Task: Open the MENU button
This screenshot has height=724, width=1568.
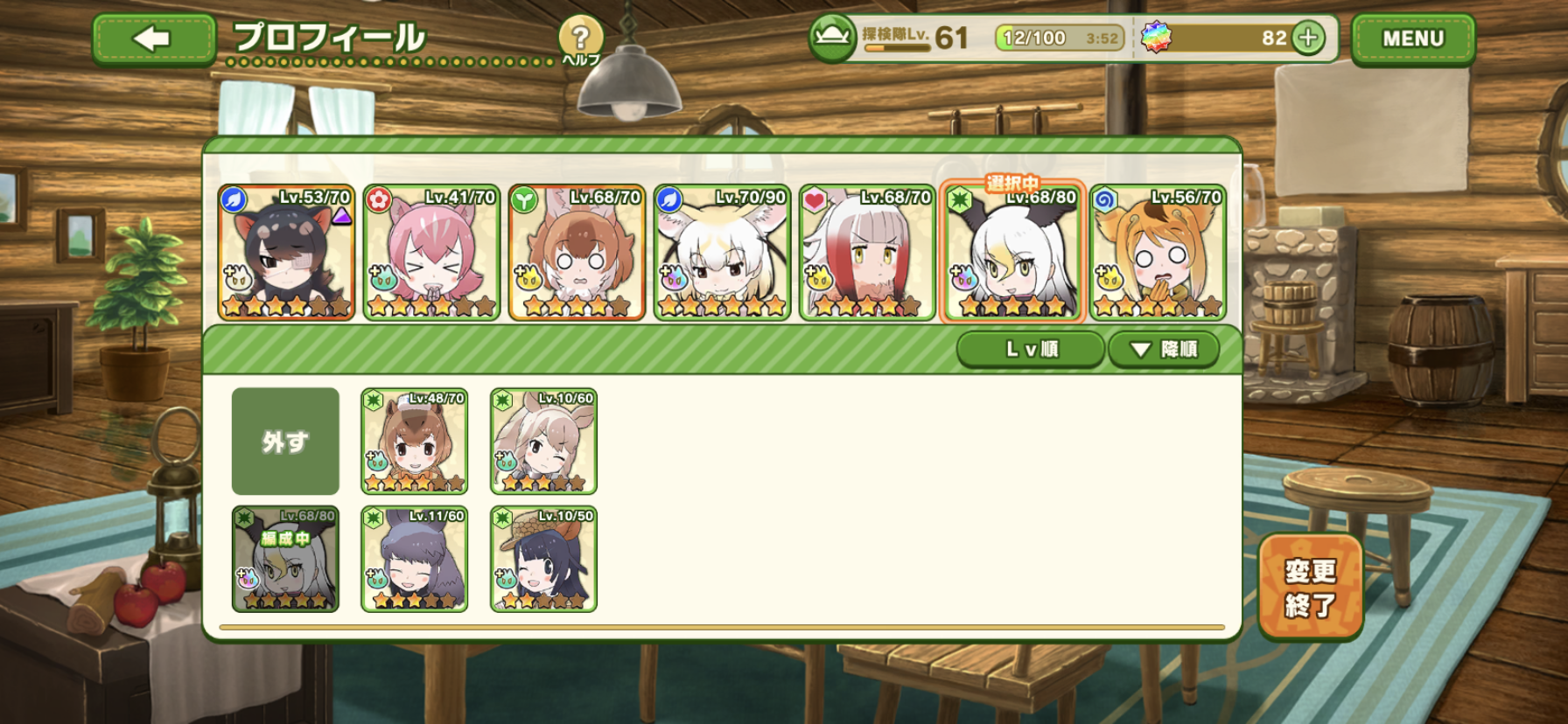Action: [x=1412, y=39]
